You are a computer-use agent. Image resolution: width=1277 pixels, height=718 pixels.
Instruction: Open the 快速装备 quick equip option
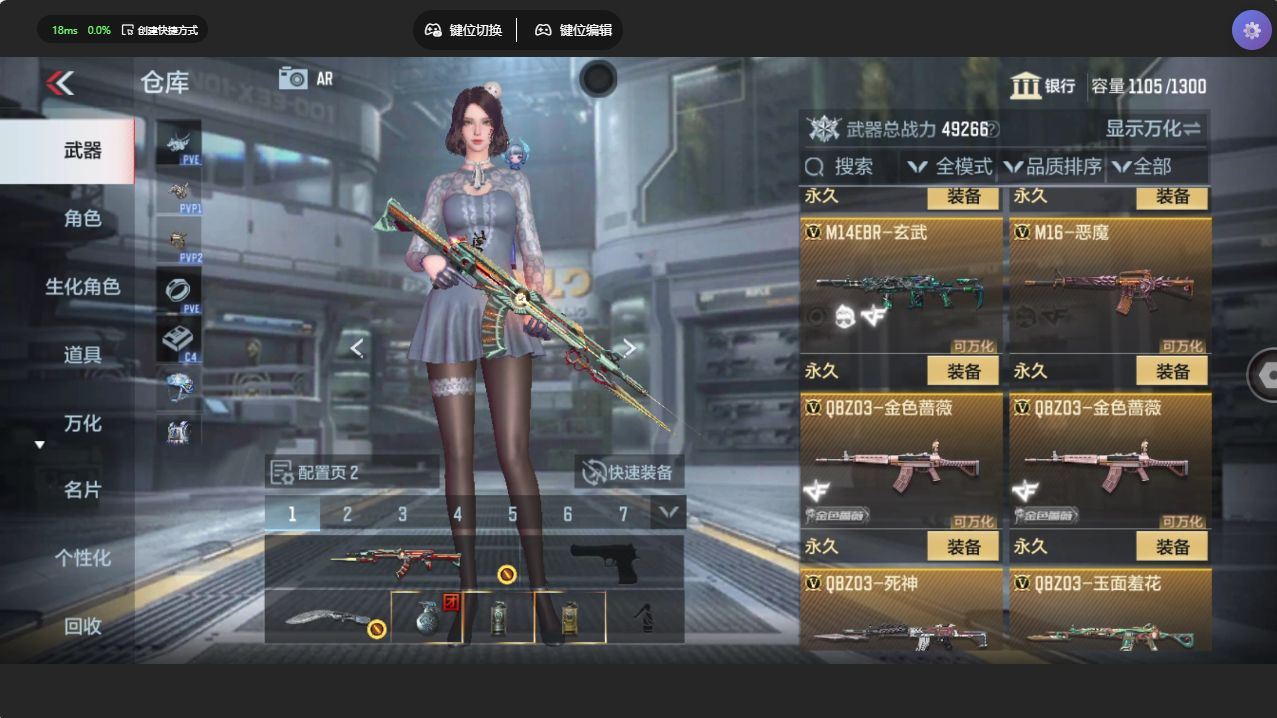[x=628, y=472]
